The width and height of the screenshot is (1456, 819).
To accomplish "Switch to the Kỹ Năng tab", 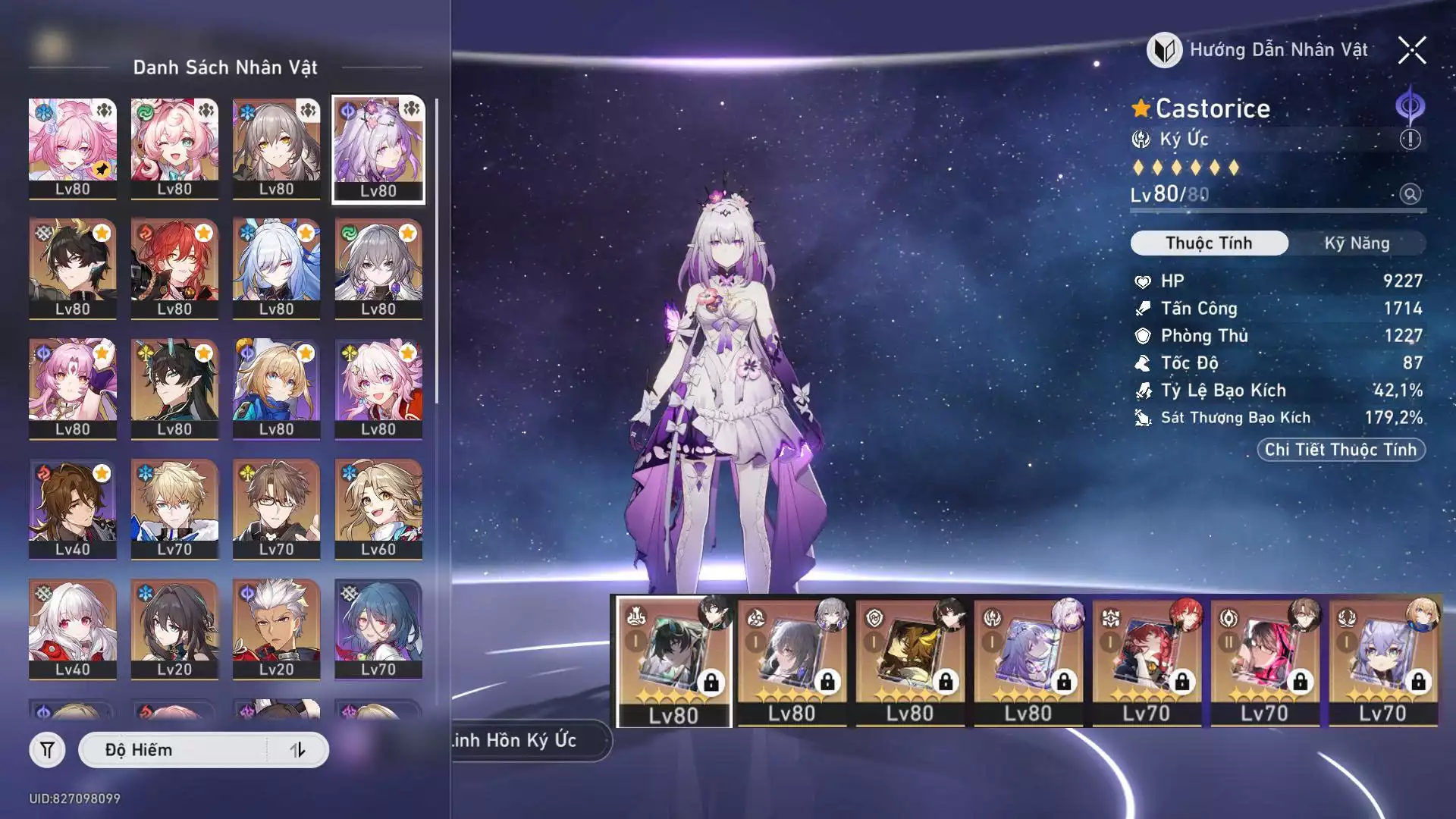I will pyautogui.click(x=1357, y=243).
